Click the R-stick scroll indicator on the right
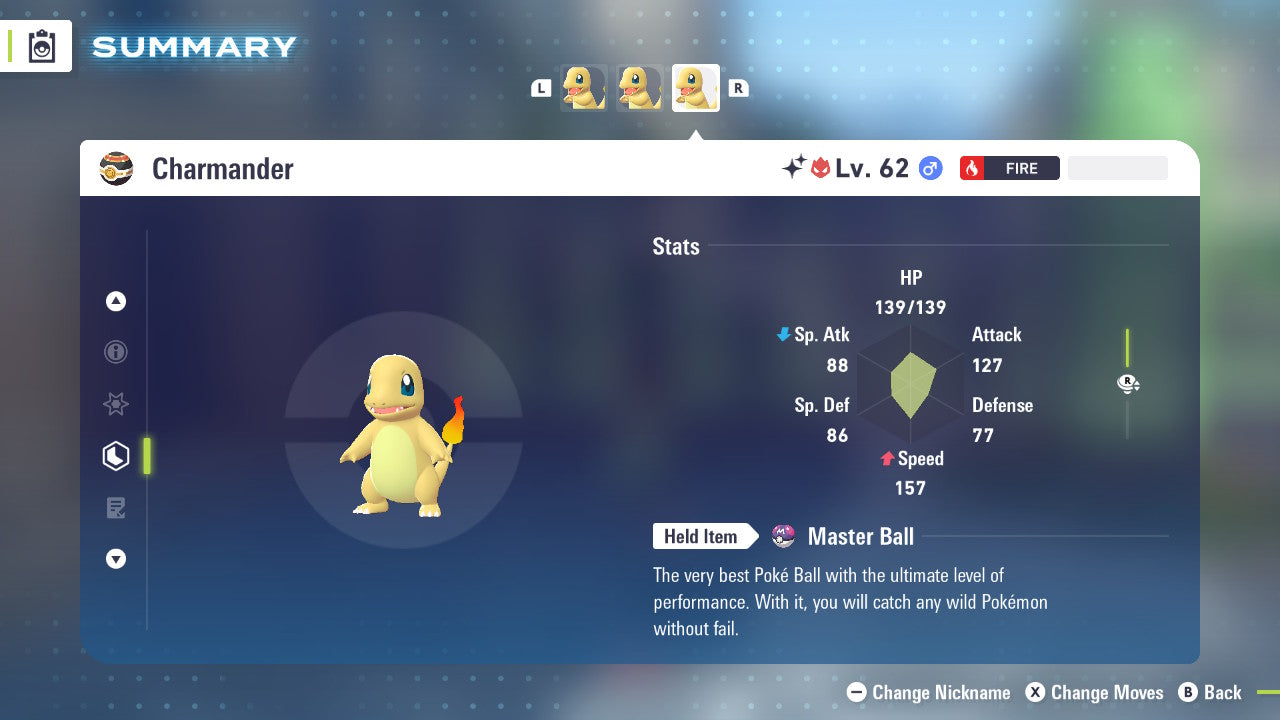Screen dimensions: 1280x720 tap(1127, 383)
